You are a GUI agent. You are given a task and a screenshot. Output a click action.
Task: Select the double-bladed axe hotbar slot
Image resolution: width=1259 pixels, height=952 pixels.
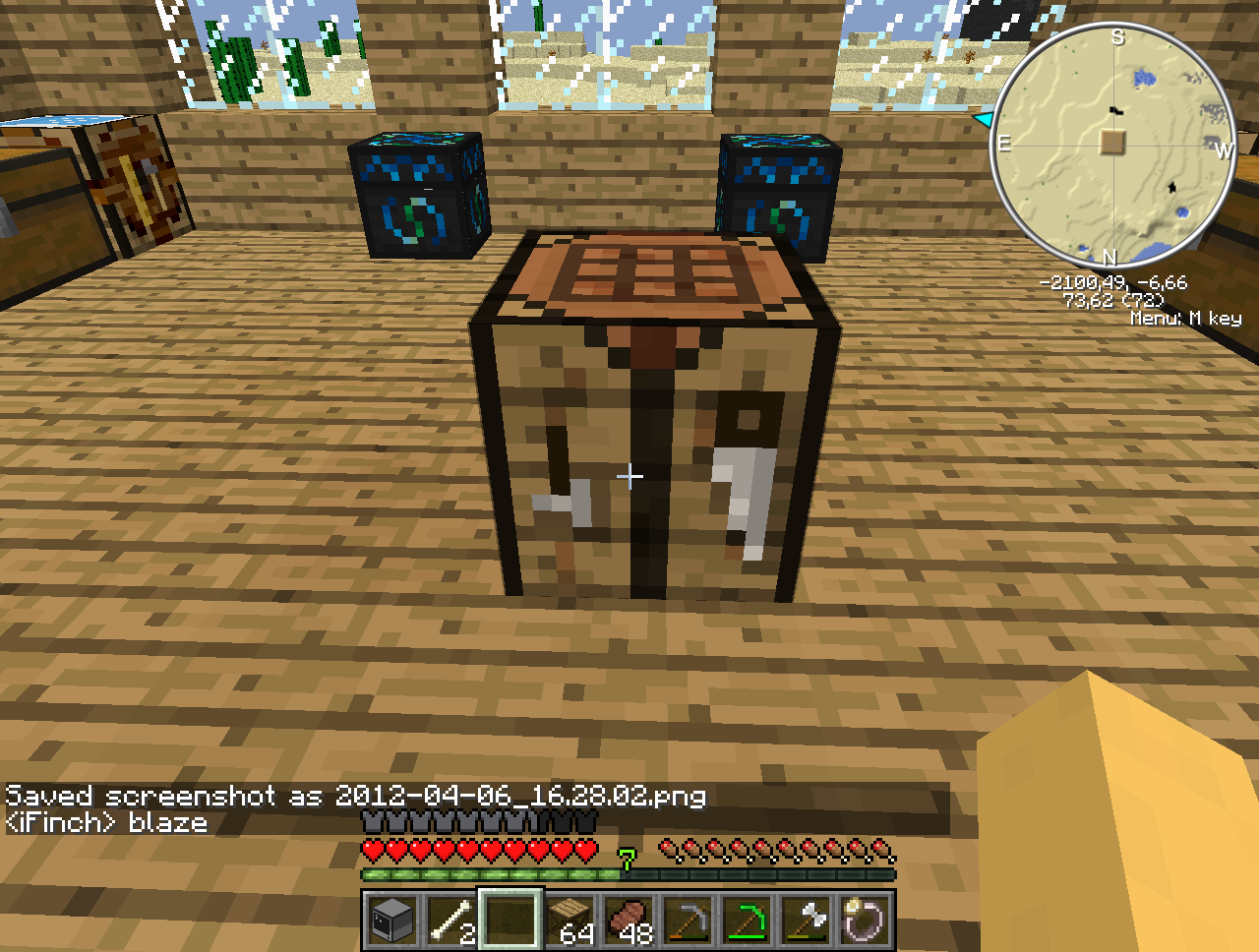807,921
